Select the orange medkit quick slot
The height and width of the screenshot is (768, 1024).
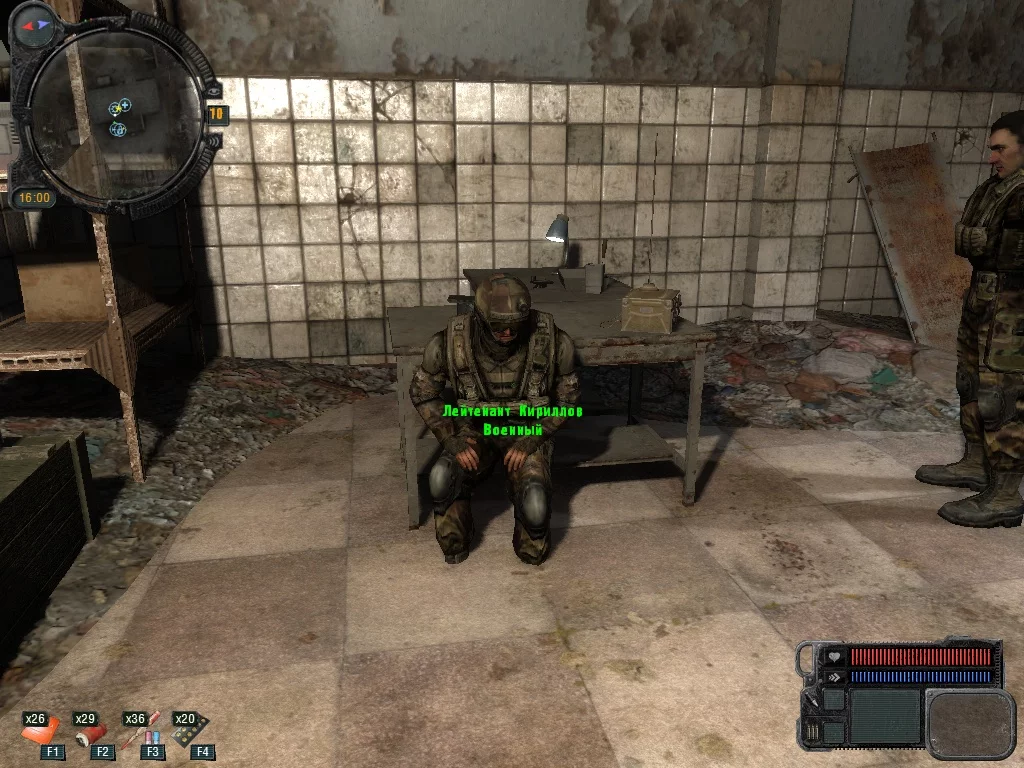(38, 735)
